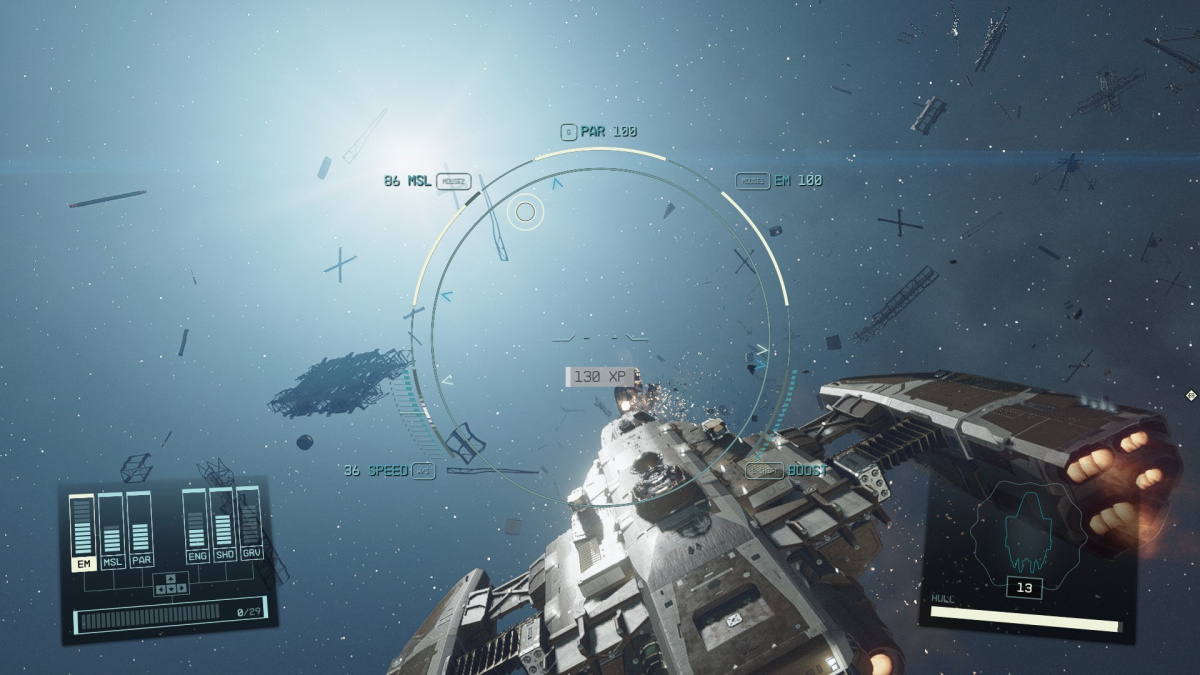Select the EM weapon power column
Screen dimensions: 1200x675
click(82, 530)
